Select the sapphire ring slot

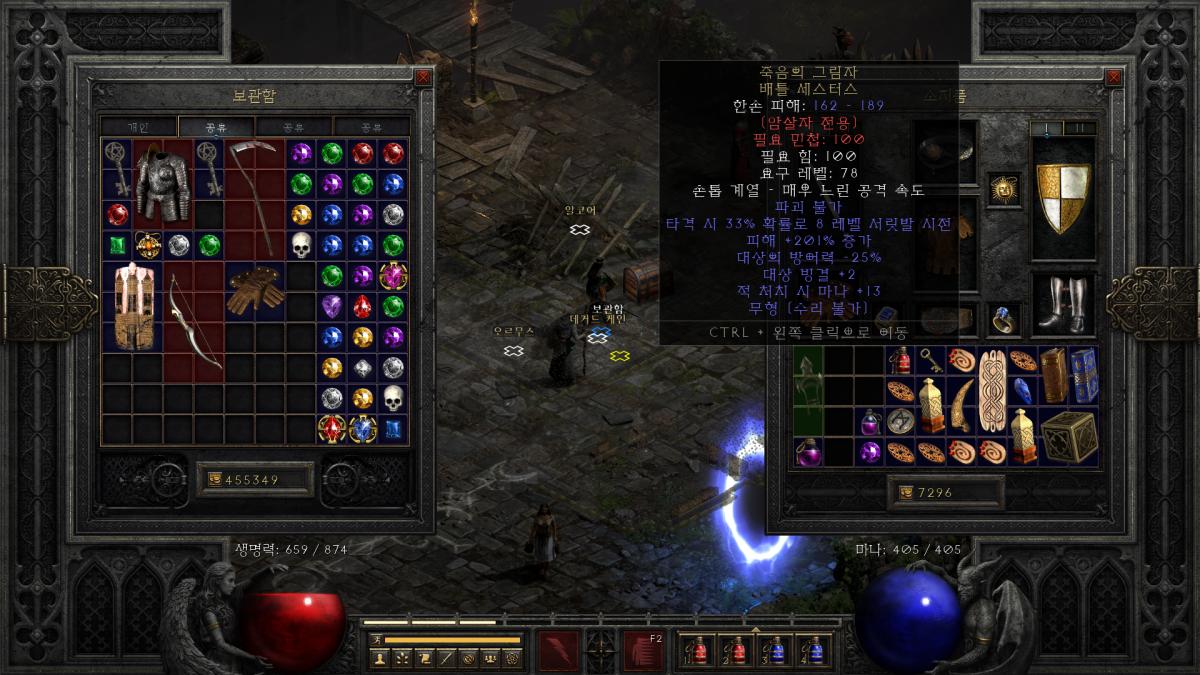pos(1003,318)
